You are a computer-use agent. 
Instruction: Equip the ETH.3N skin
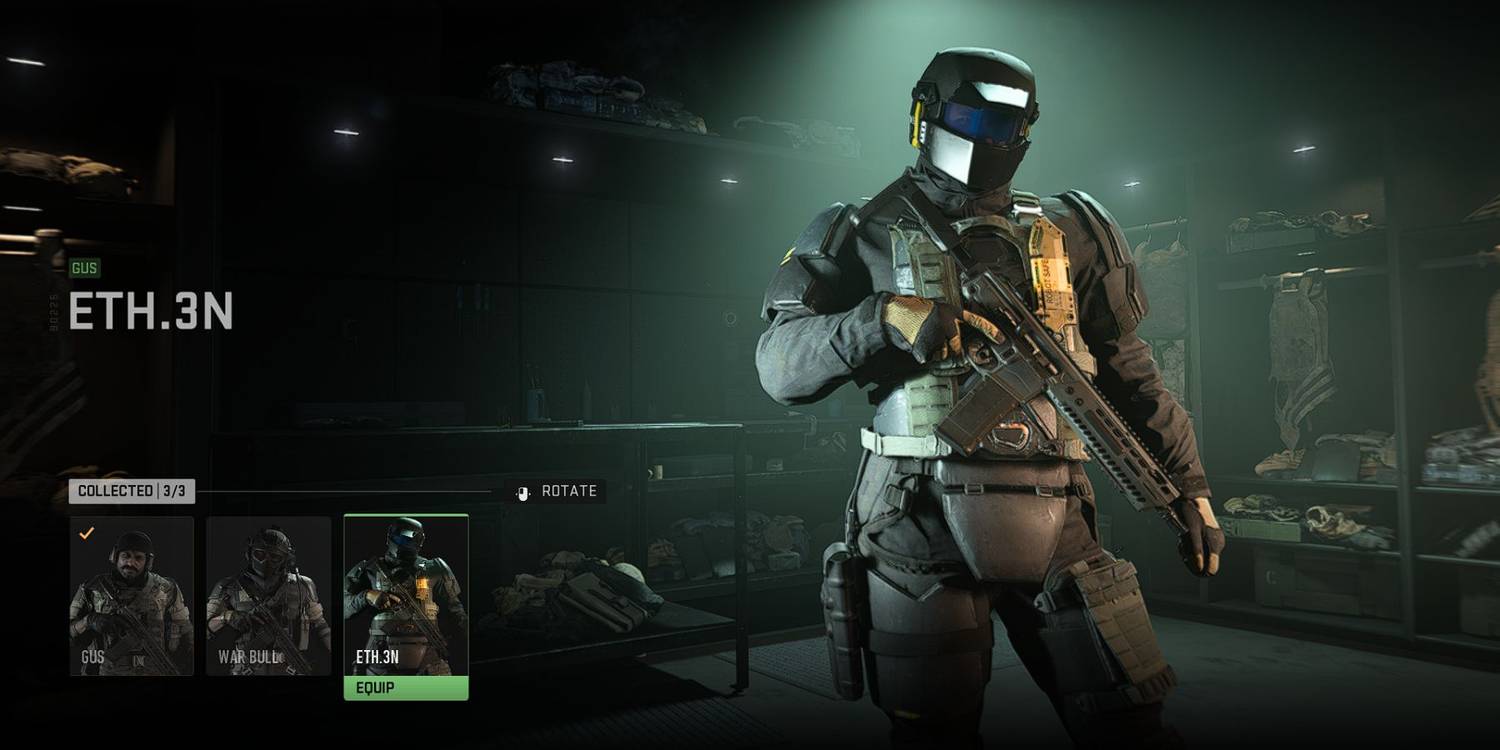point(406,688)
